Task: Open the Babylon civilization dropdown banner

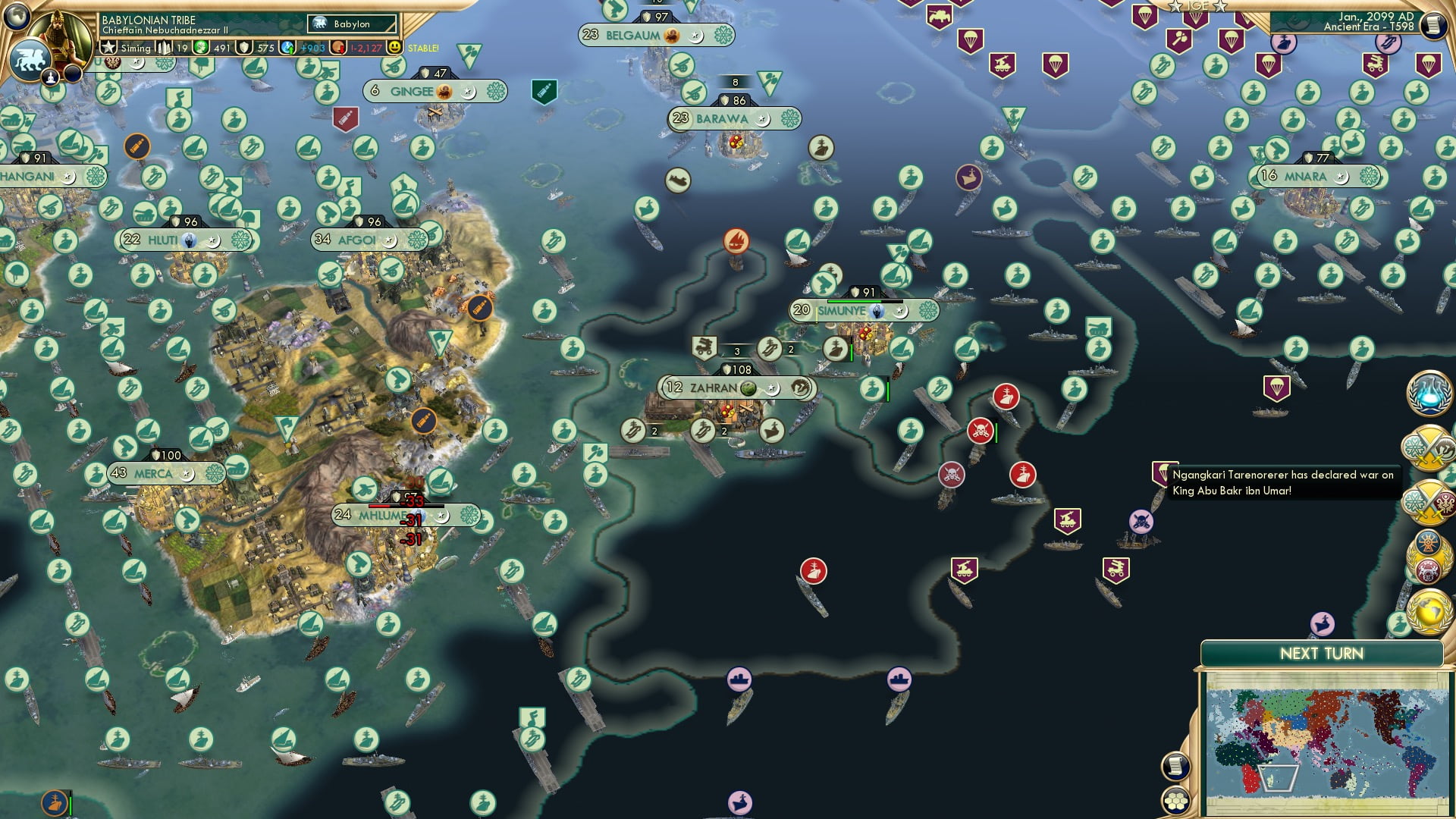Action: point(353,24)
